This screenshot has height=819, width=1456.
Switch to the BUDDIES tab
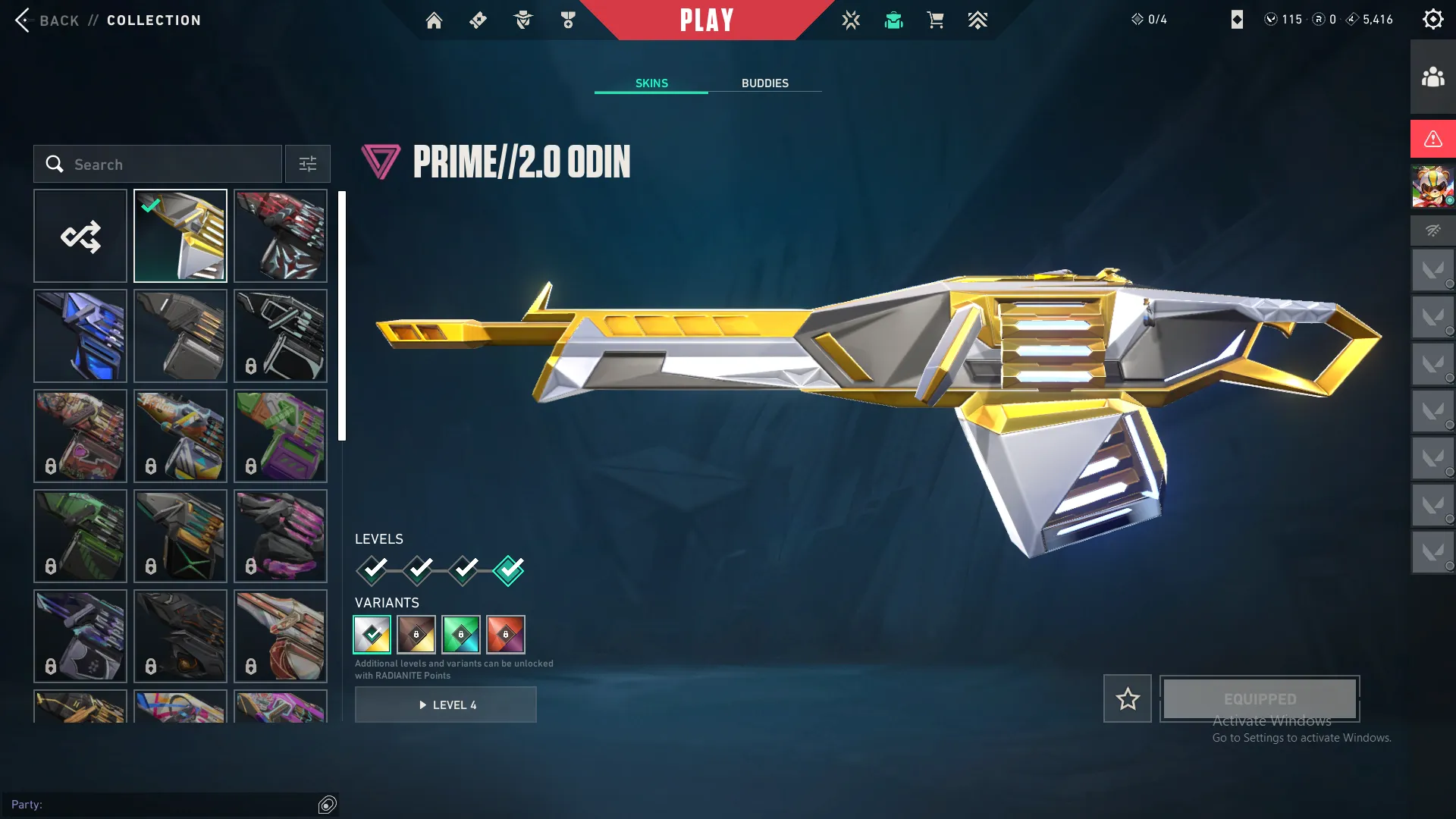point(765,83)
